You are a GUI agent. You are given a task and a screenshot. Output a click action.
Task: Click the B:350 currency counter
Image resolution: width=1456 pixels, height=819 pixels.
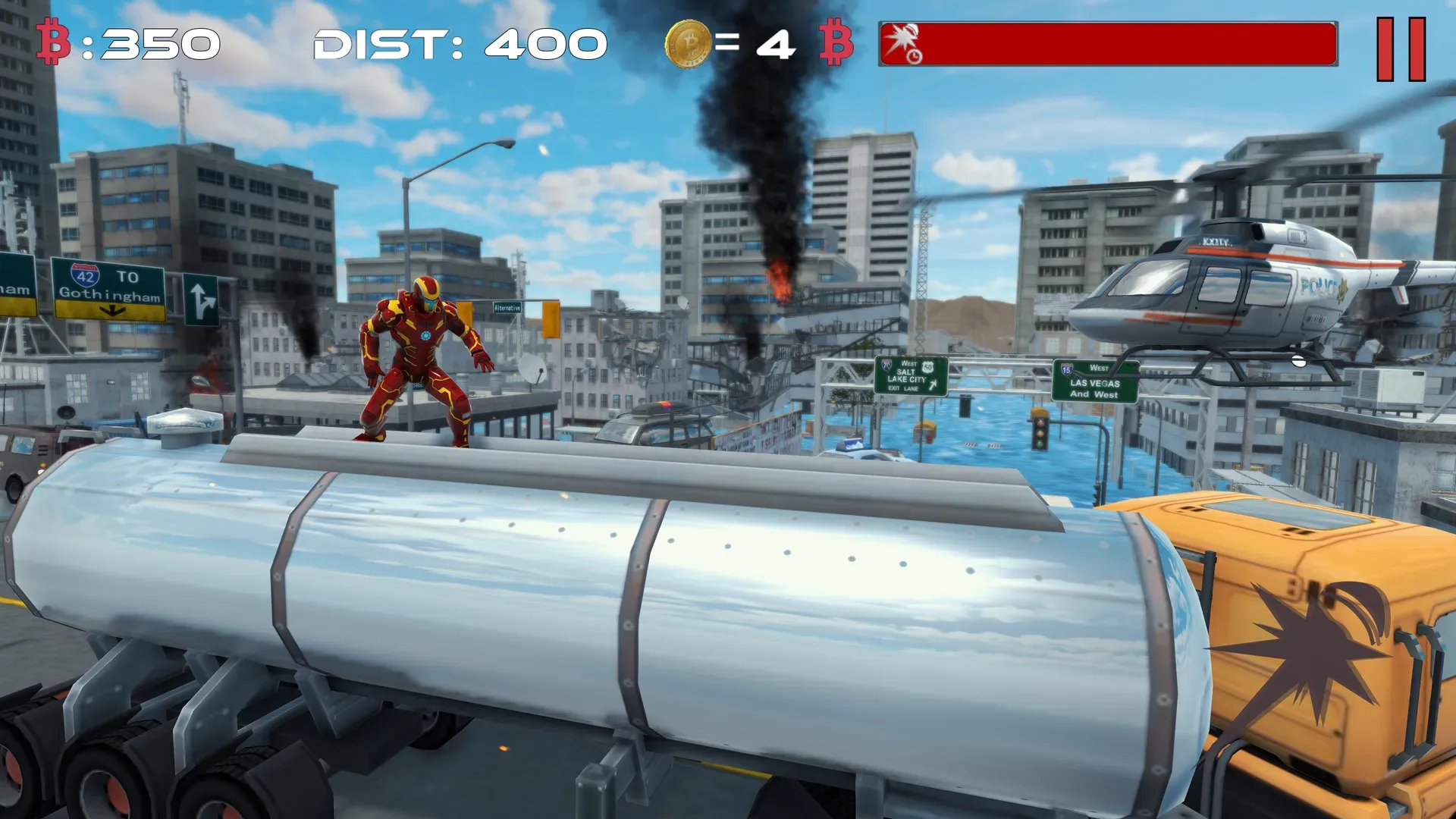click(125, 43)
